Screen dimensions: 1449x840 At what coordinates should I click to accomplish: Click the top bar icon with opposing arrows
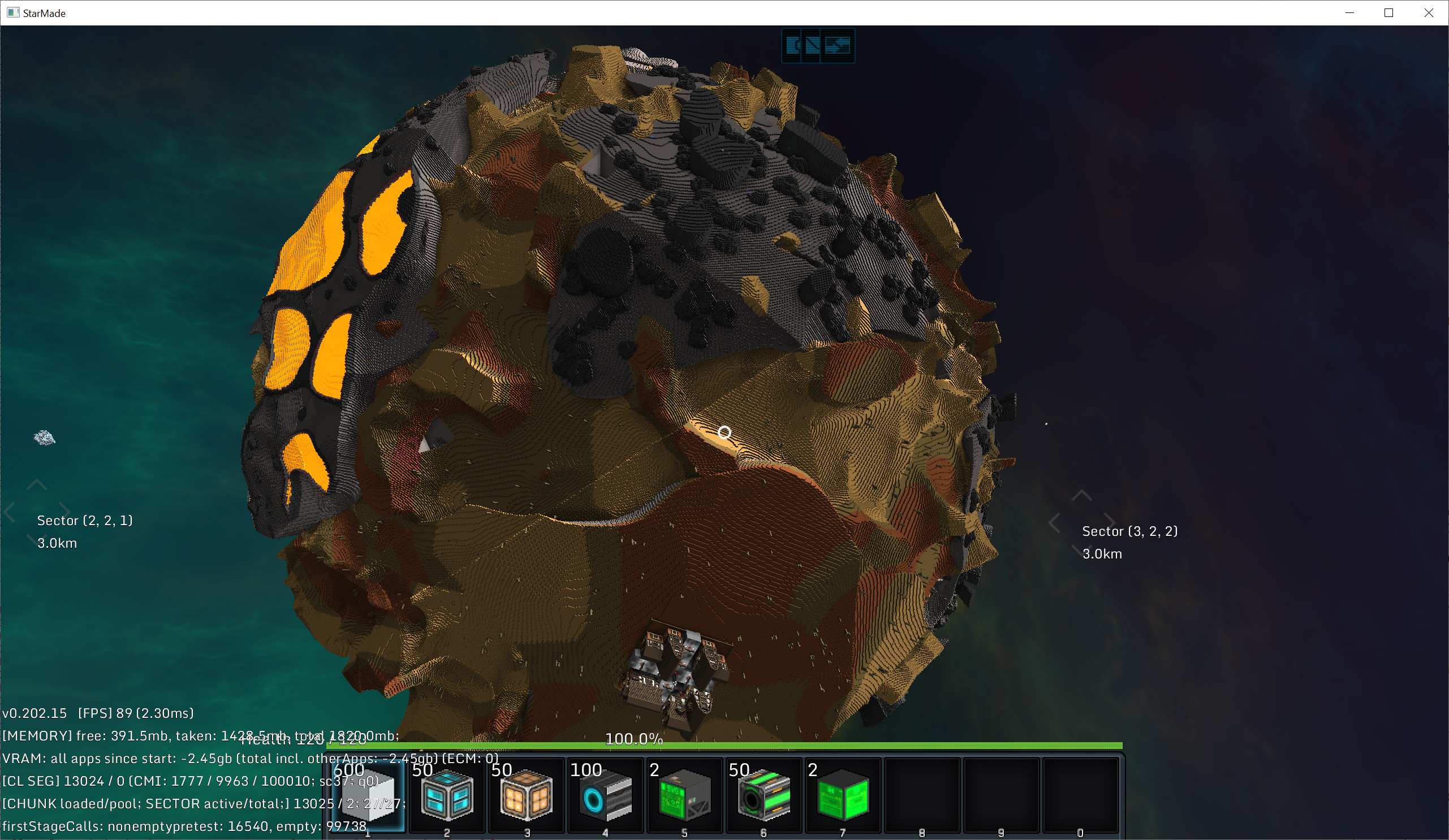click(x=837, y=45)
